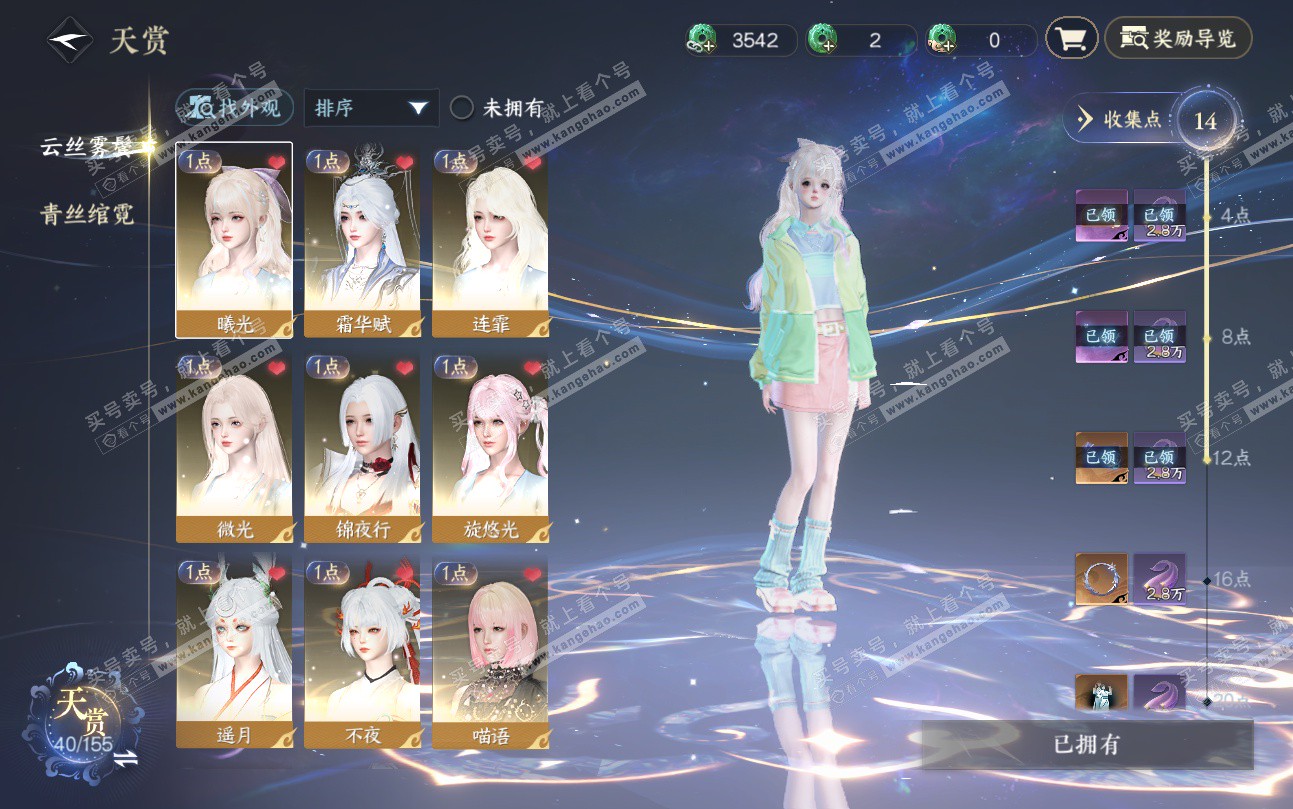Select the 锦夜行 hairstyle card
Viewport: 1293px width, 809px height.
(362, 447)
